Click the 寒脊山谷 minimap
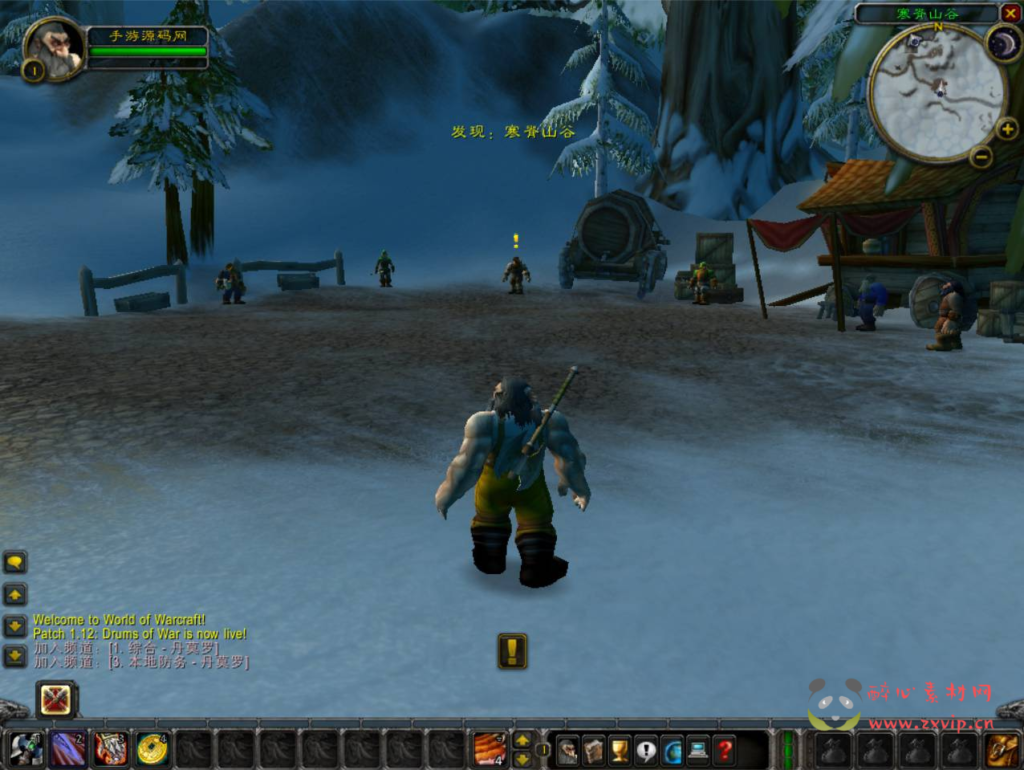Image resolution: width=1024 pixels, height=770 pixels. click(x=936, y=92)
